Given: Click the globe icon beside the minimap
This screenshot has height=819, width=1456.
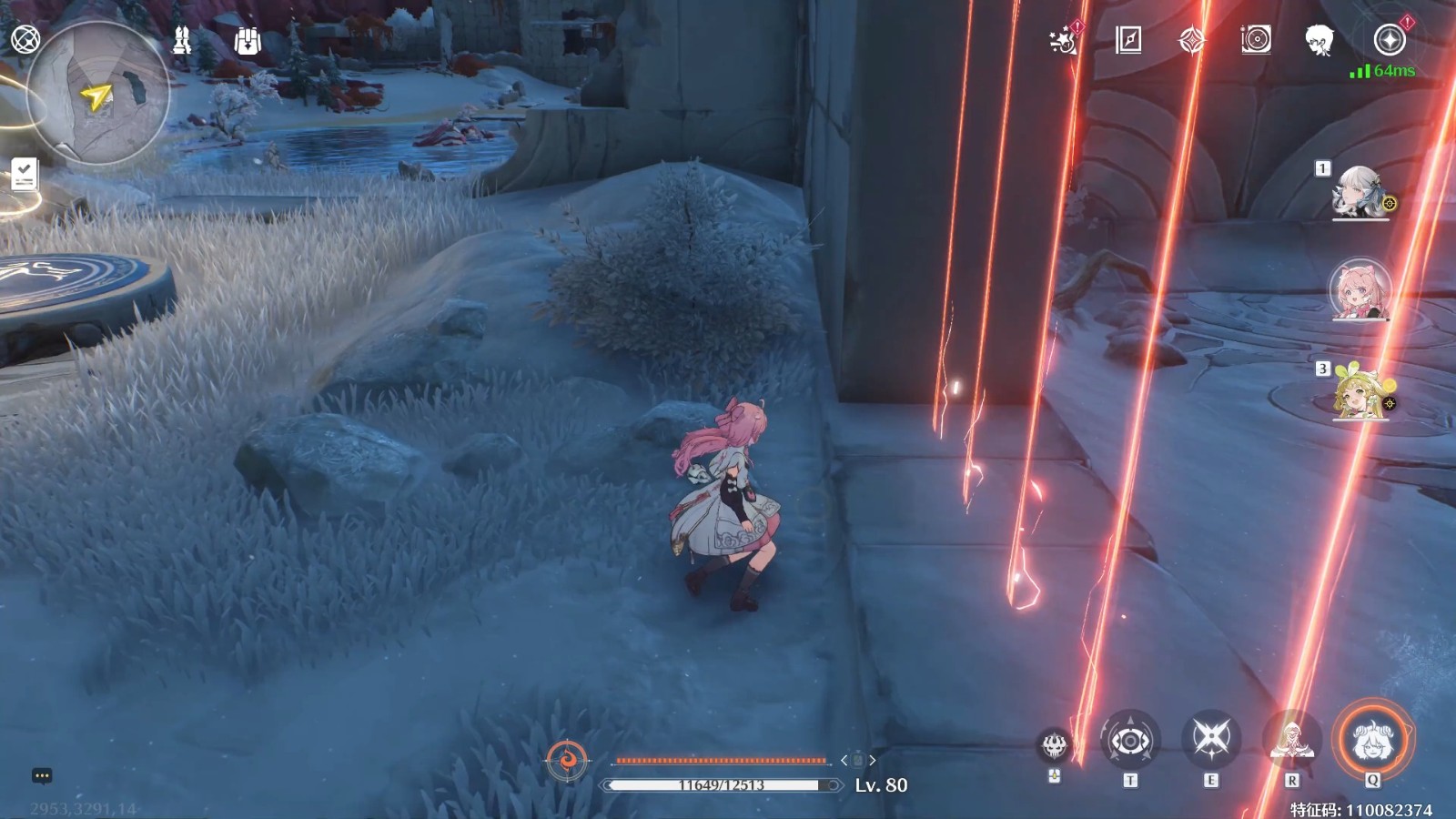Looking at the screenshot, I should [x=25, y=39].
